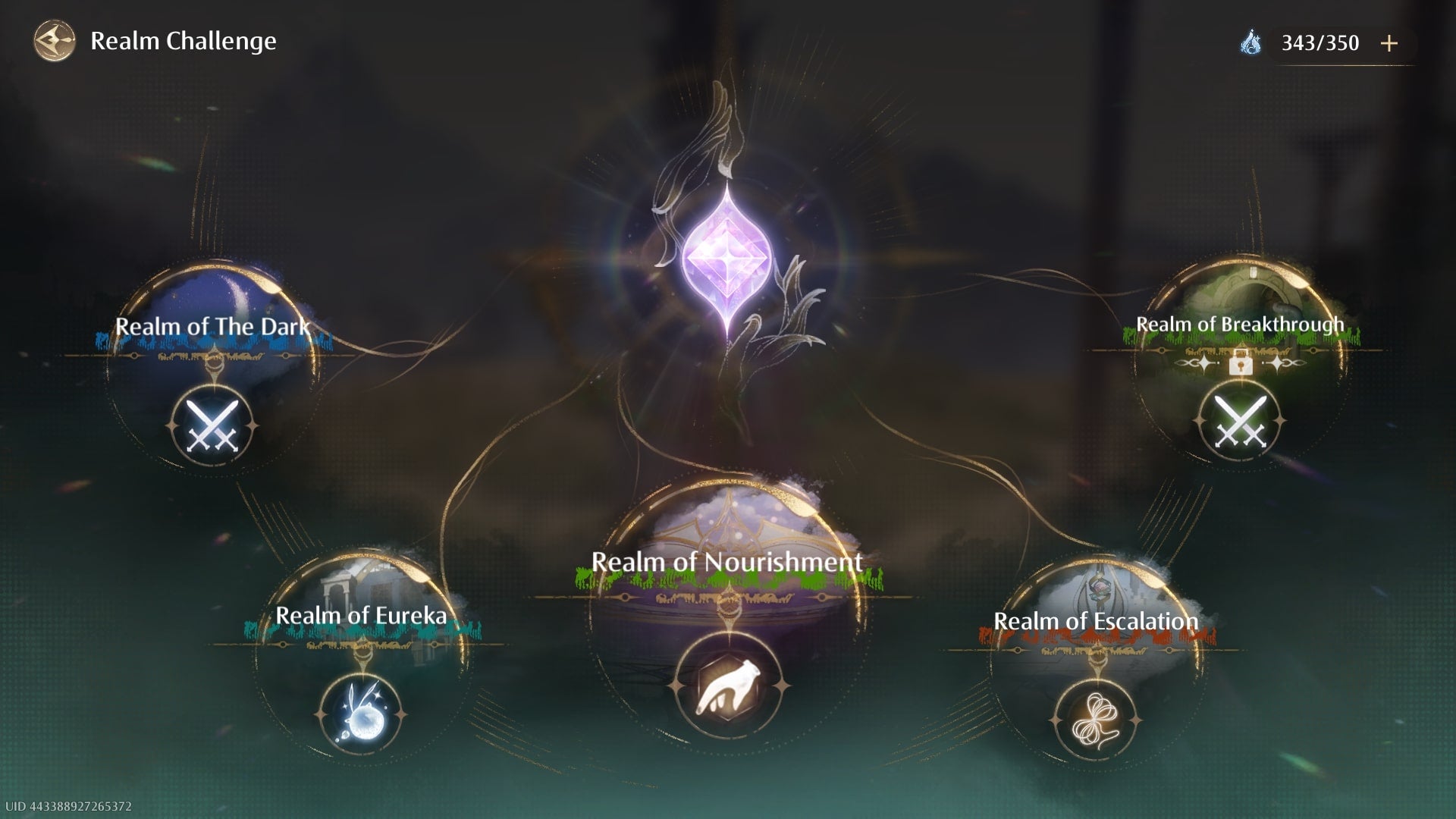This screenshot has height=819, width=1456.
Task: Select the Realm of Nourishment
Action: tap(727, 686)
